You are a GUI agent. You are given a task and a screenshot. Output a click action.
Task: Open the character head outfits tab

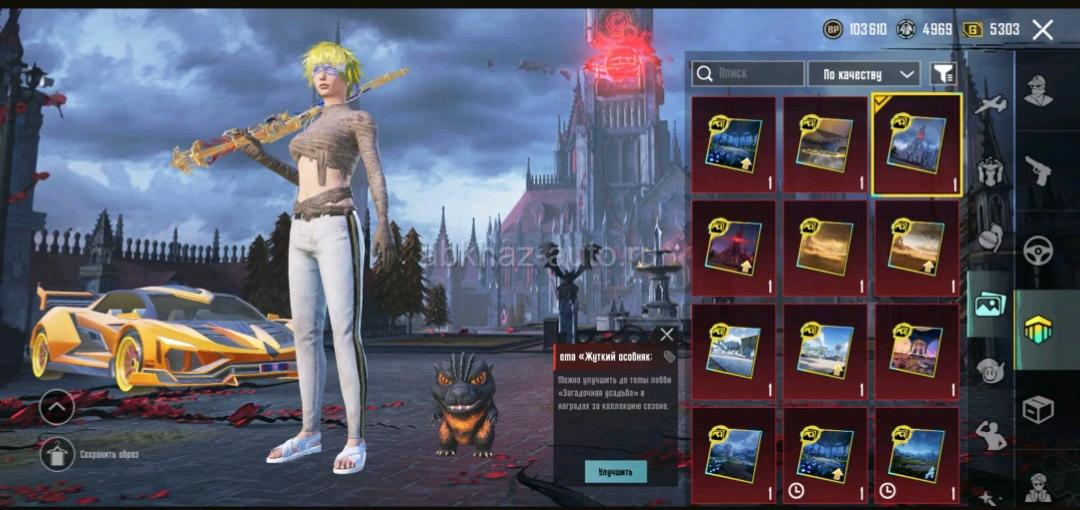point(1039,91)
